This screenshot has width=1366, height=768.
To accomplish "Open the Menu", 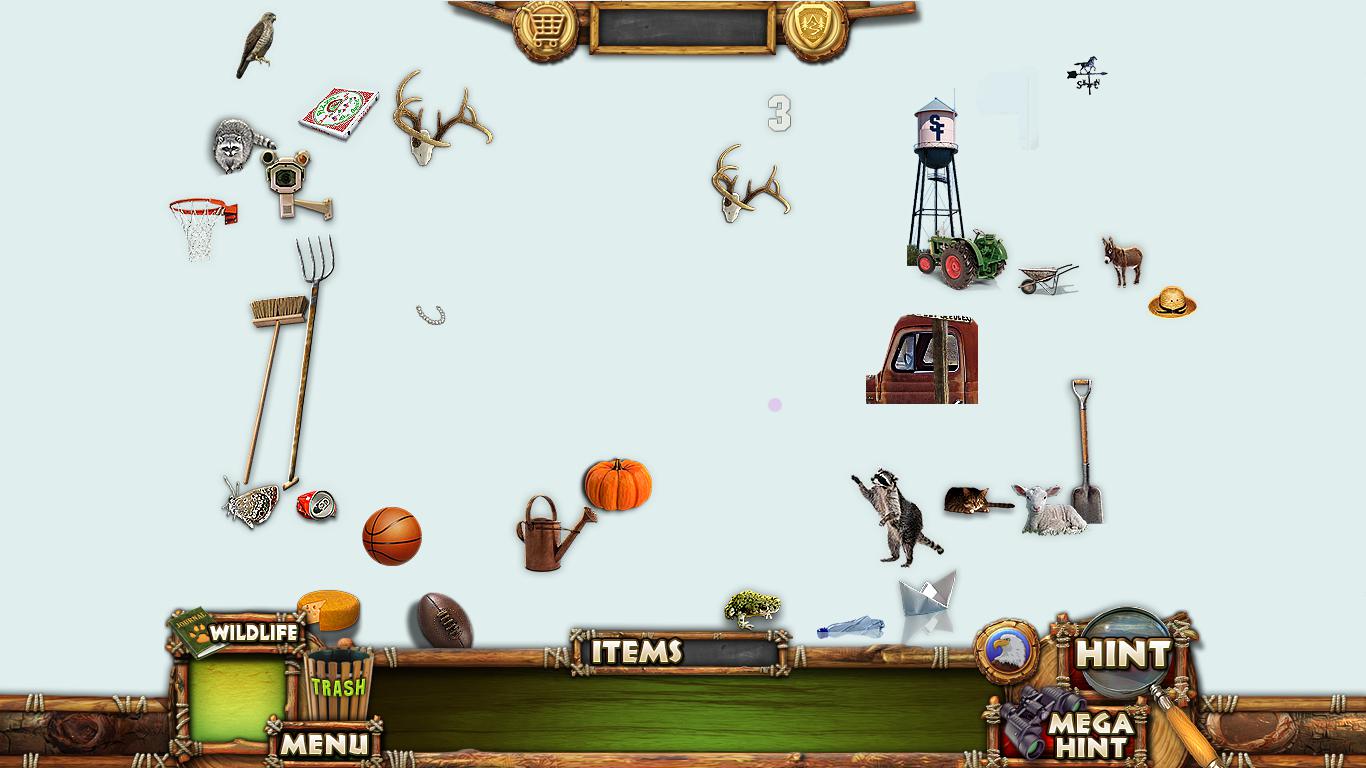I will (323, 743).
